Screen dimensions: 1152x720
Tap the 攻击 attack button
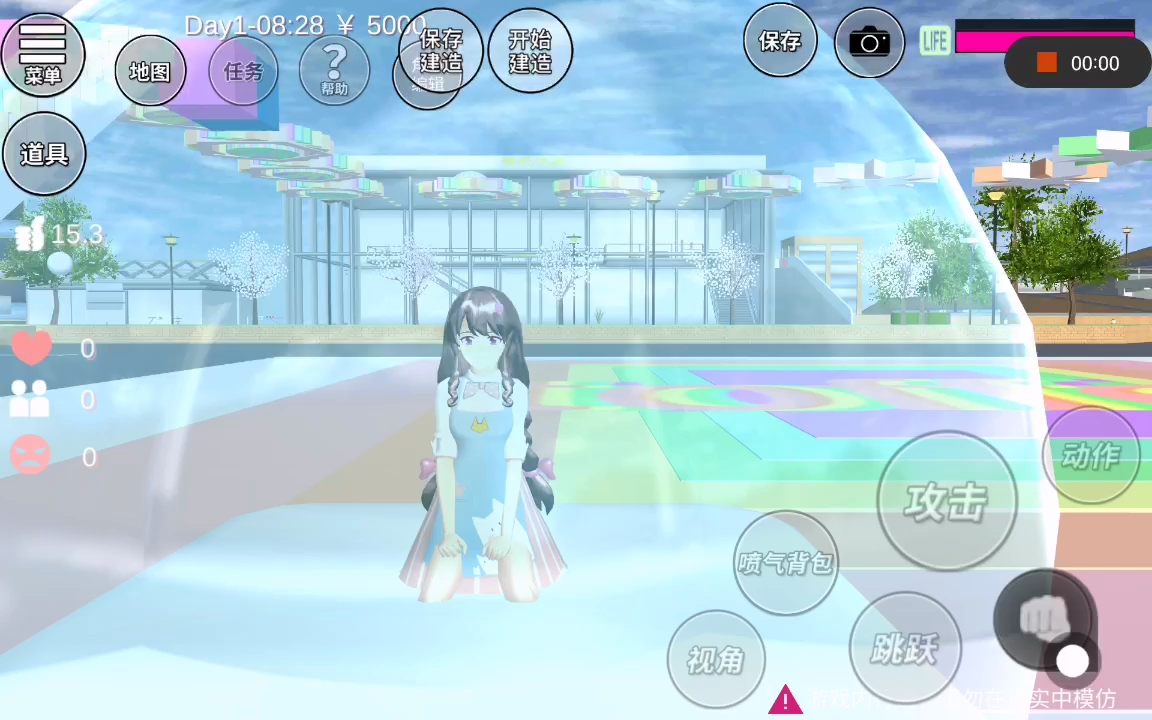(x=946, y=501)
